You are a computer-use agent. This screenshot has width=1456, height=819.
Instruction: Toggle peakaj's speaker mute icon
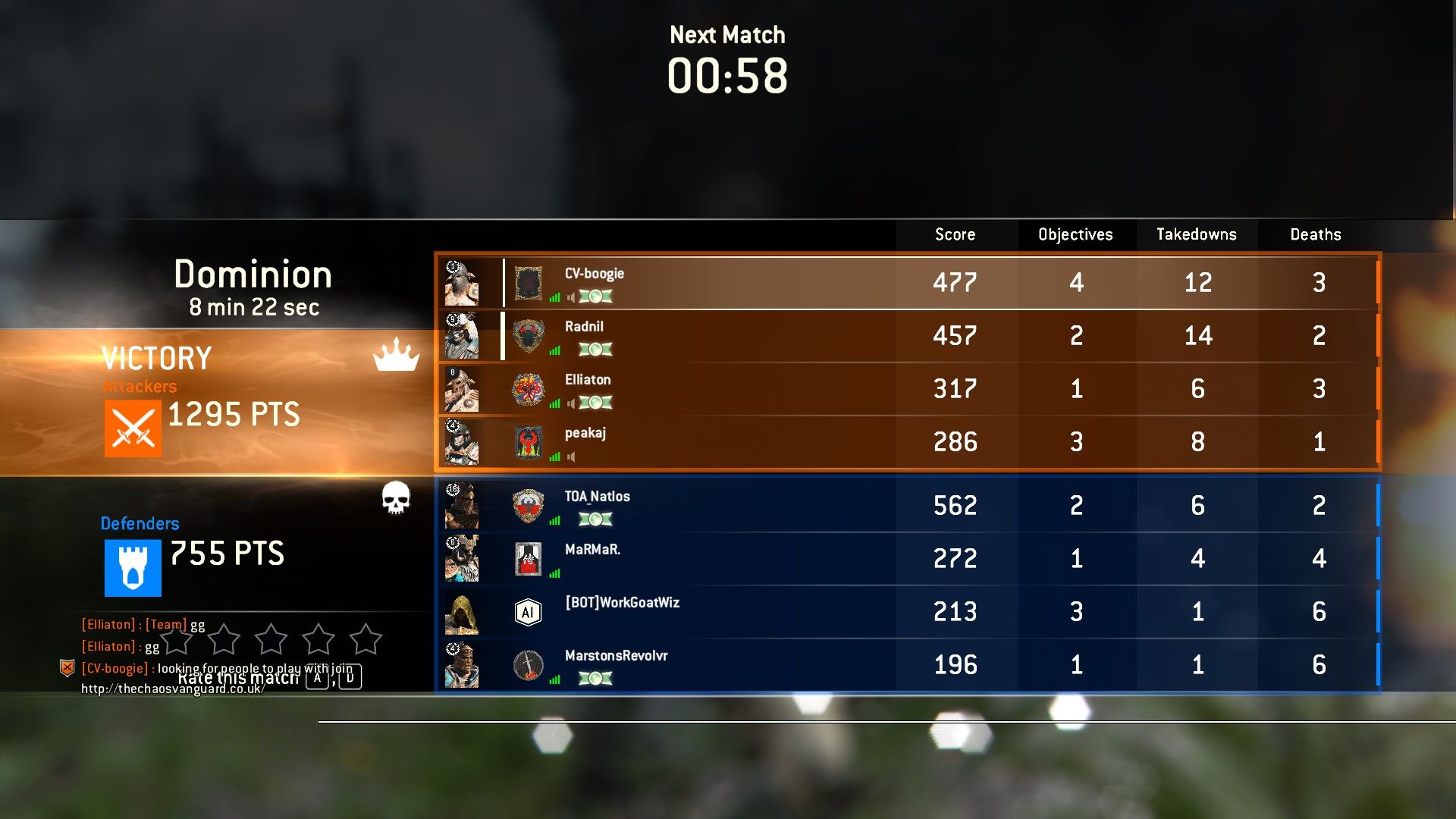(571, 457)
